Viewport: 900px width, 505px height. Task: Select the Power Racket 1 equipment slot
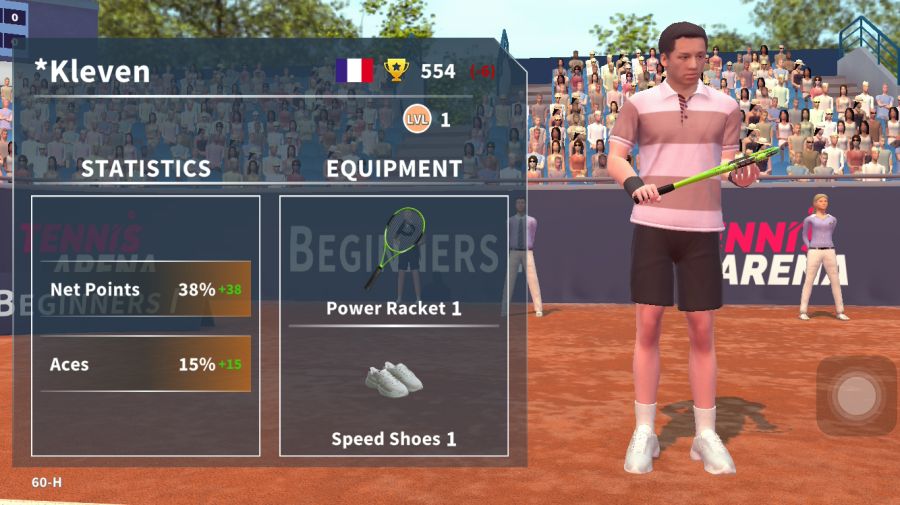(393, 261)
